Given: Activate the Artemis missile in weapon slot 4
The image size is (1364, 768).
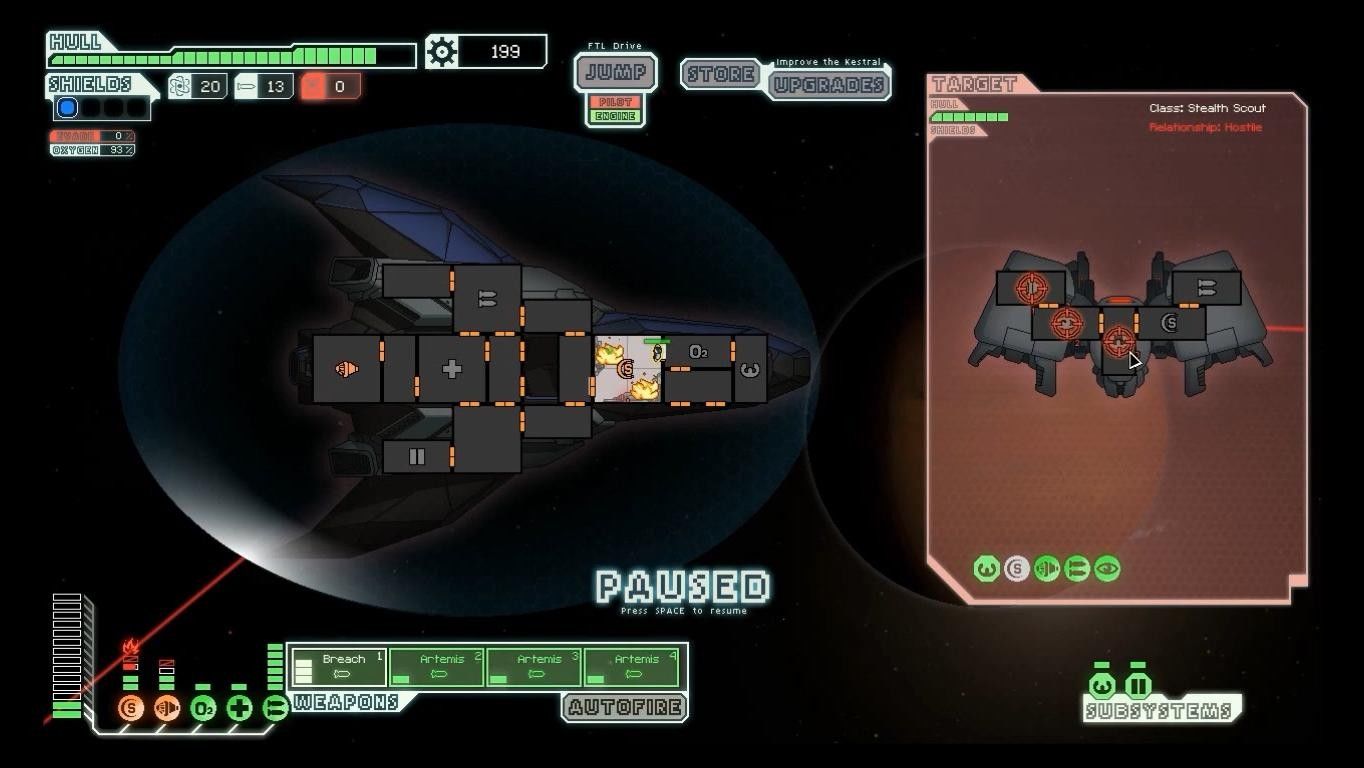Looking at the screenshot, I should [632, 667].
